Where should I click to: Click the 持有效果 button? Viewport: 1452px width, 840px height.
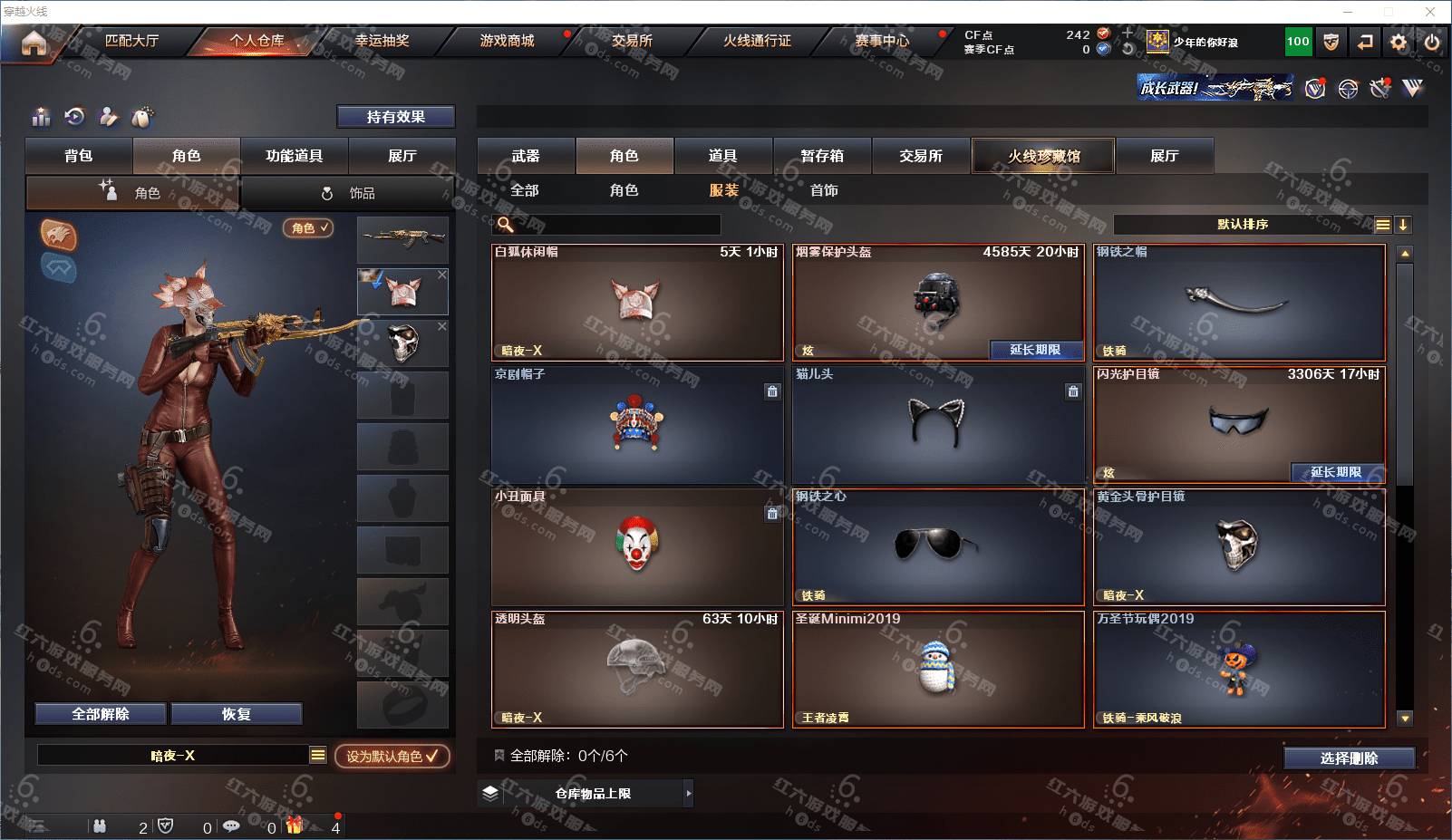coord(395,117)
